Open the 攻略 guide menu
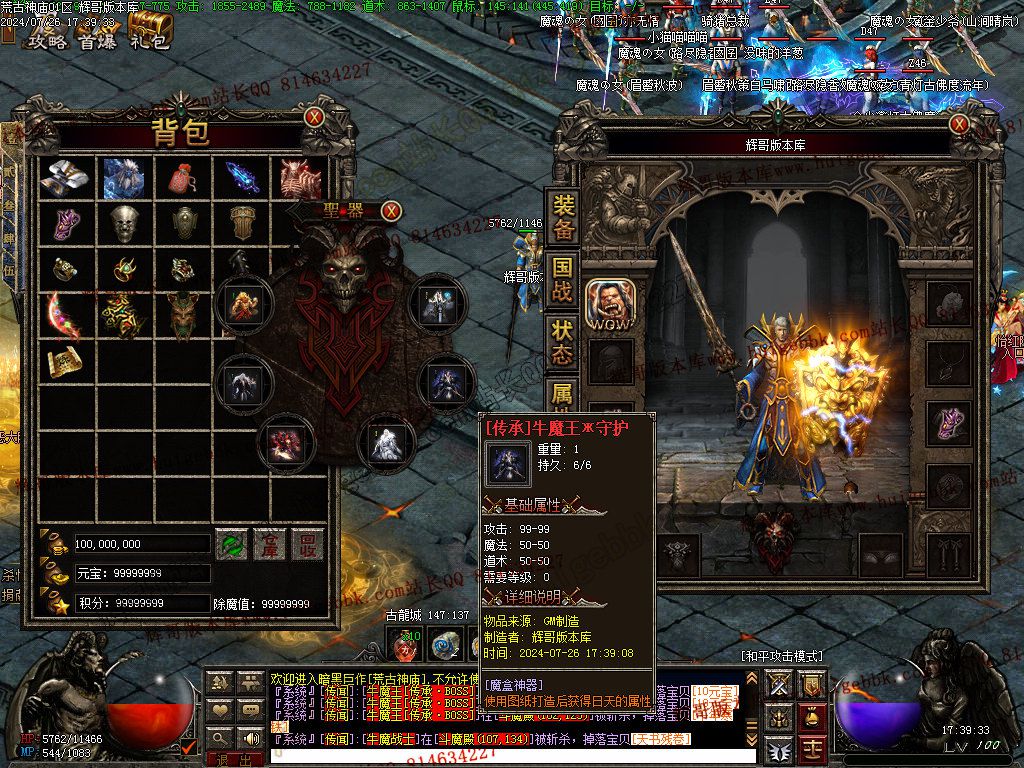 (x=46, y=41)
